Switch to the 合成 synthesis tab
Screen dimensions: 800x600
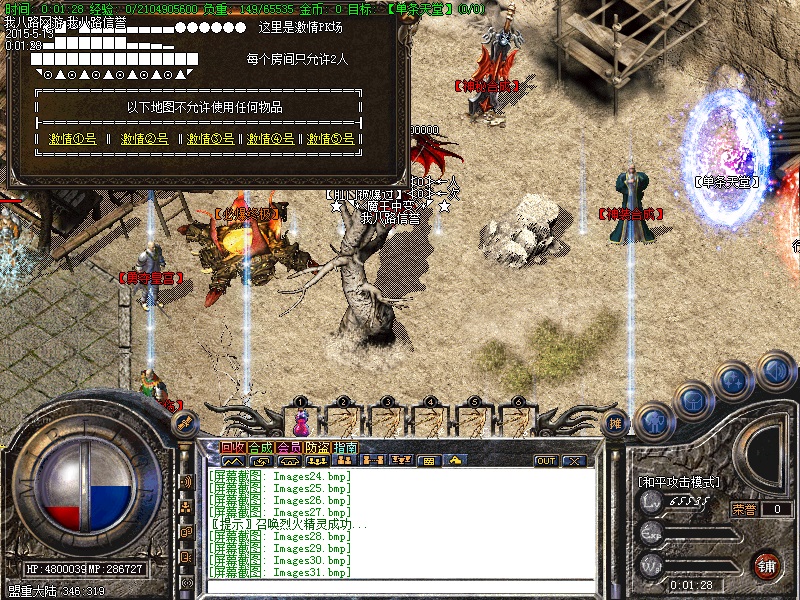(x=261, y=447)
